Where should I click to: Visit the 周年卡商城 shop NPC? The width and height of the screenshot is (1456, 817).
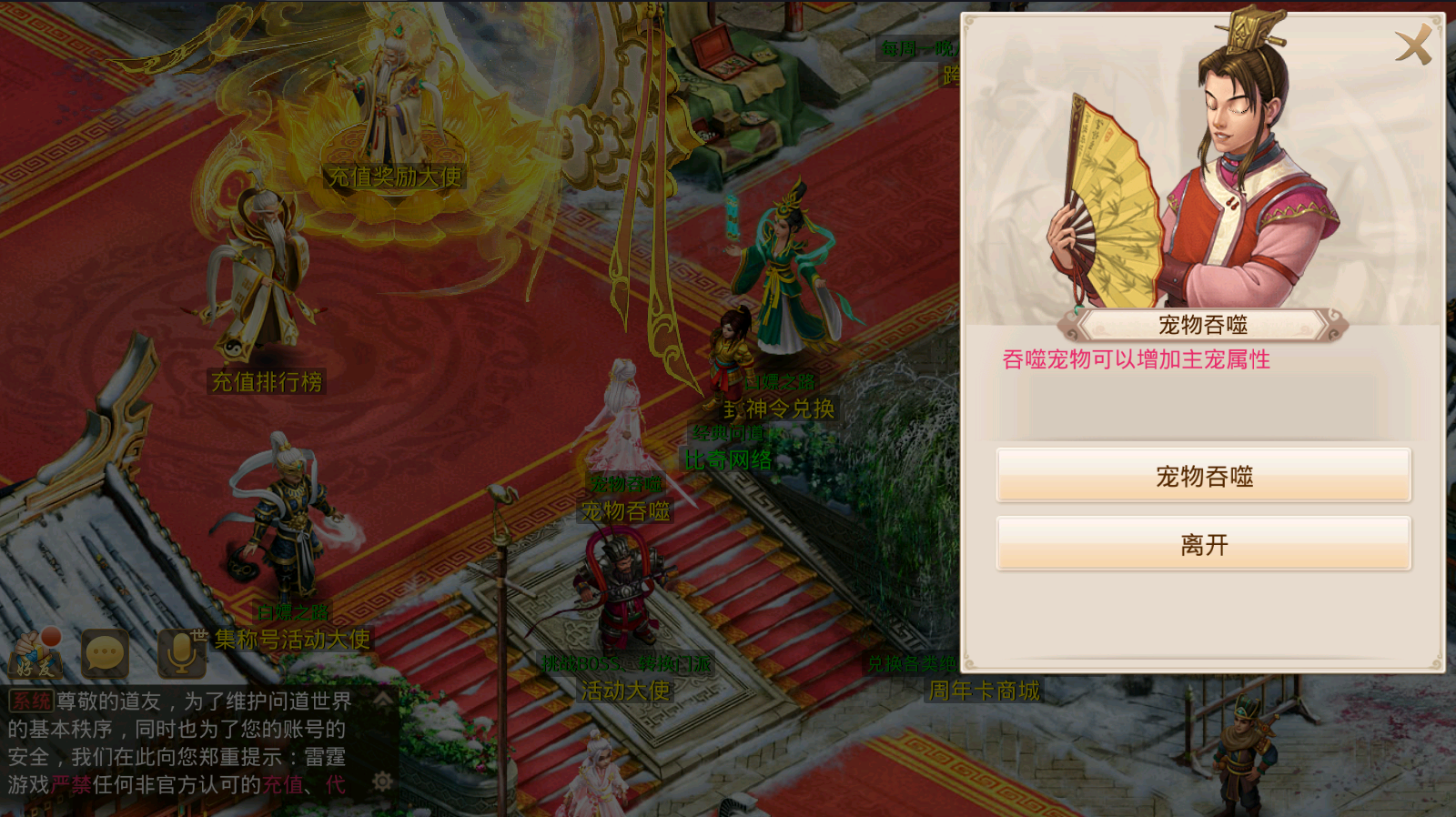pos(983,691)
